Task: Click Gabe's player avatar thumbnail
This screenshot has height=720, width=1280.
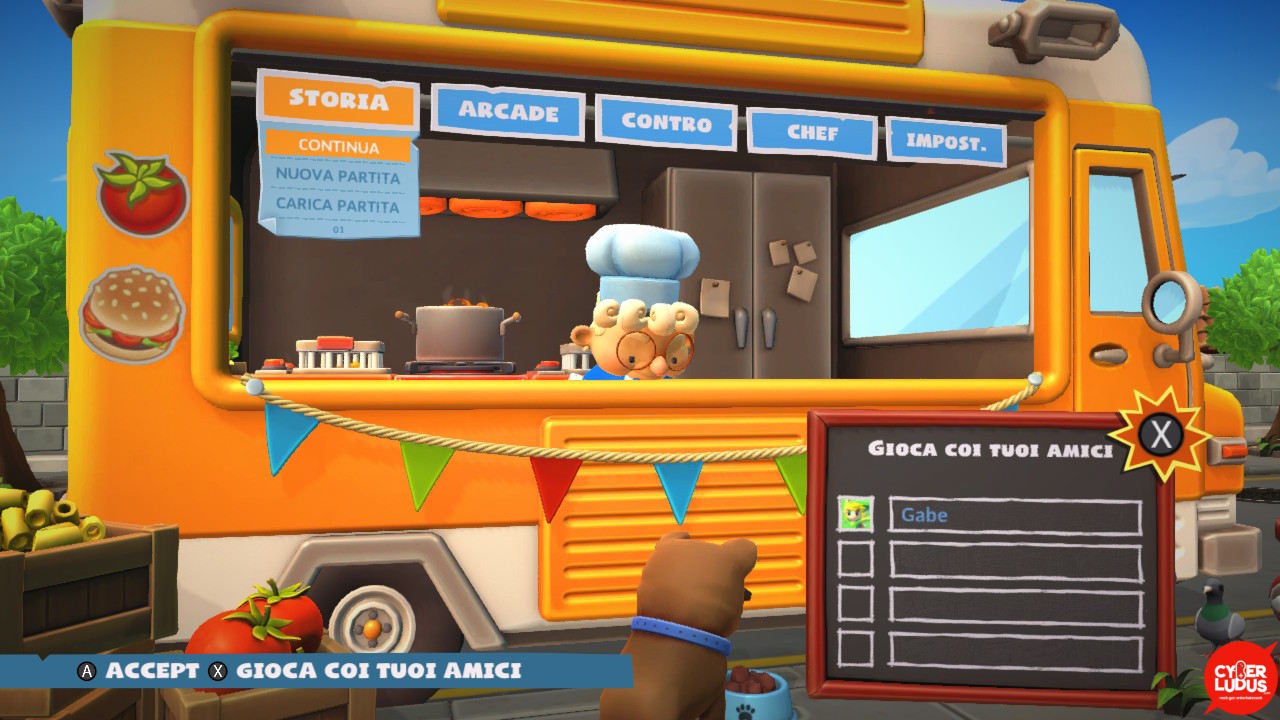Action: tap(855, 515)
